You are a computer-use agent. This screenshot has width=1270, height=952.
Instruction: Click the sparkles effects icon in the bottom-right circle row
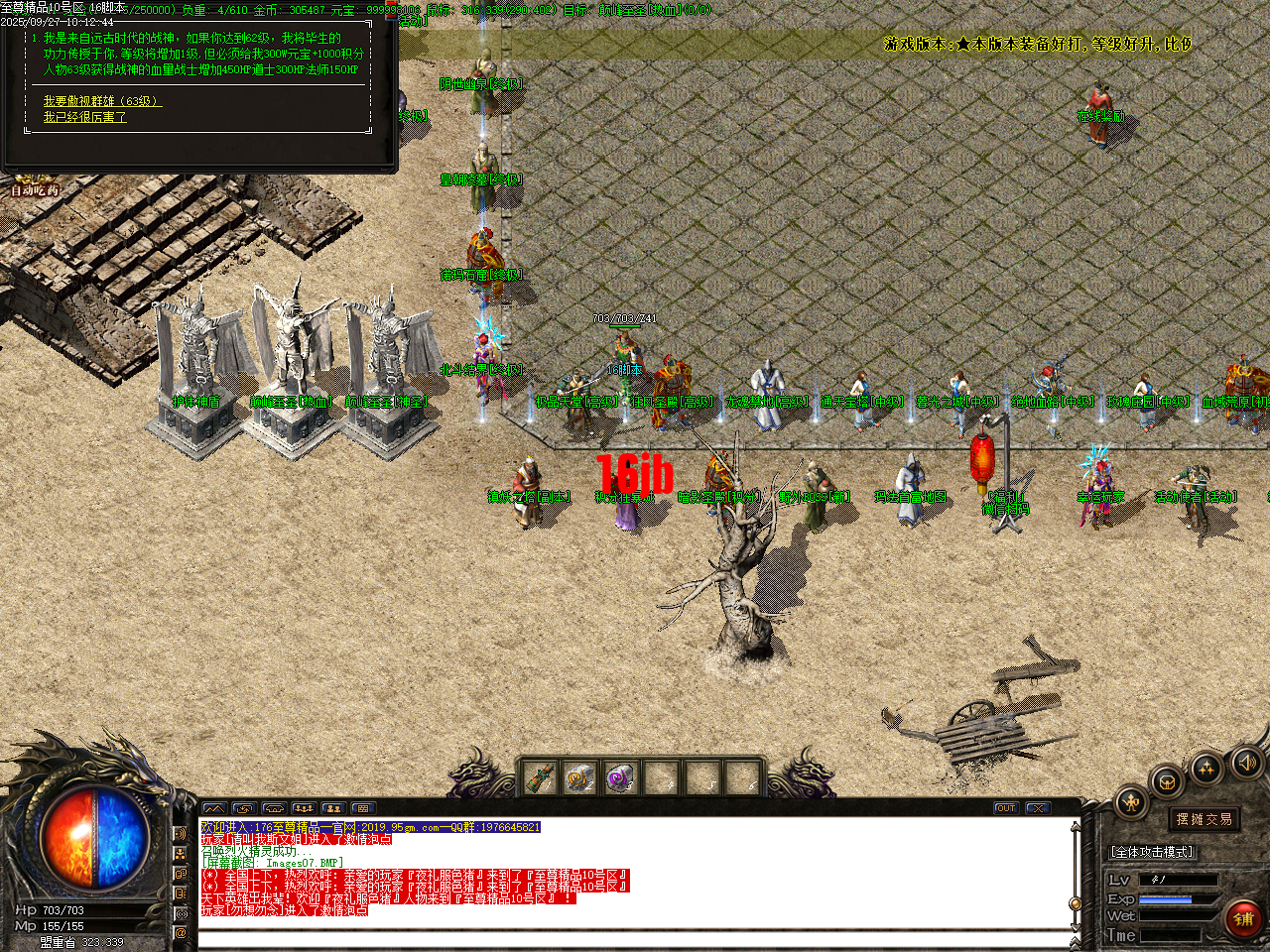[x=1206, y=769]
